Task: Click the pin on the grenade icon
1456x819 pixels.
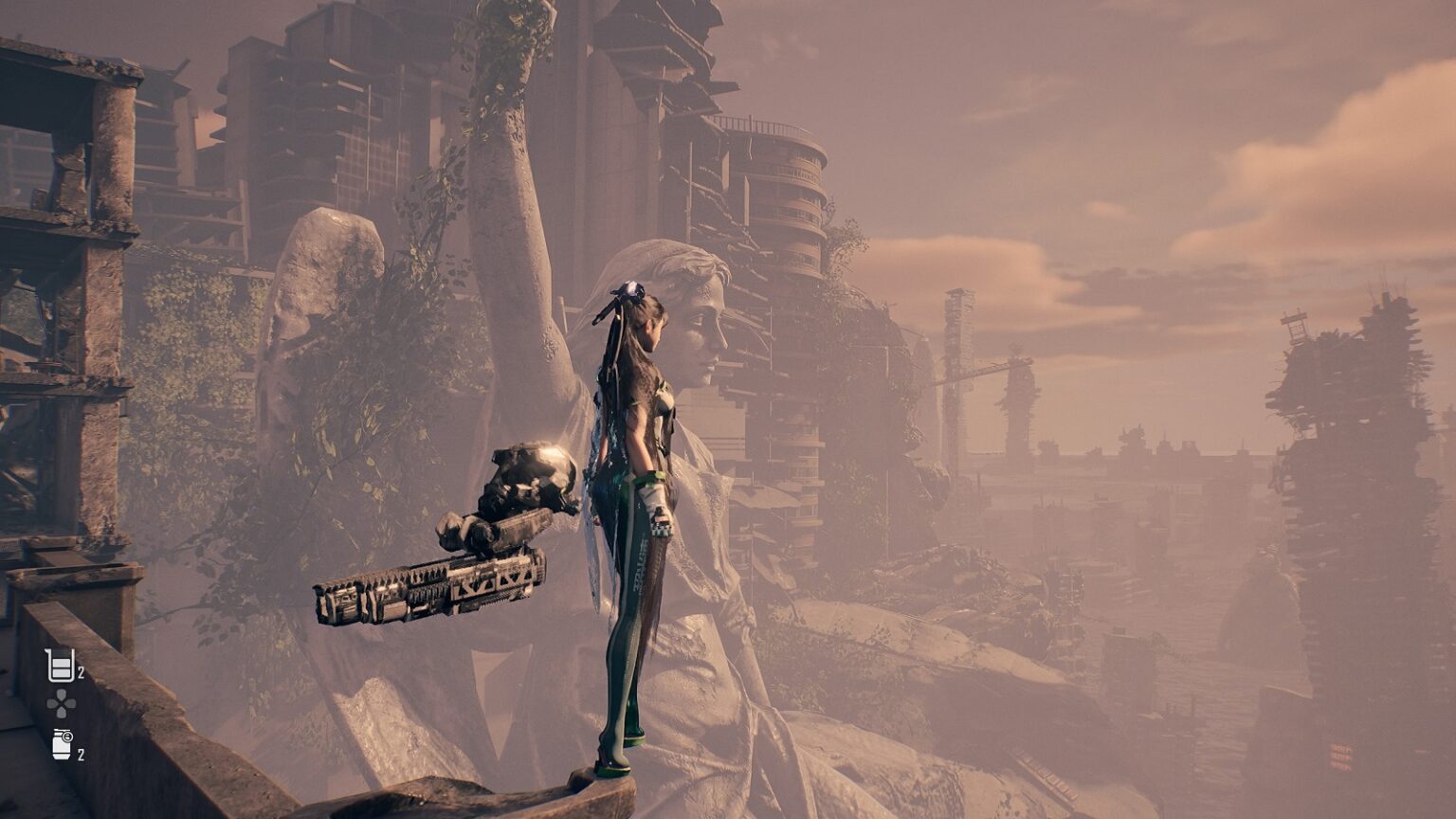Action: pos(66,737)
